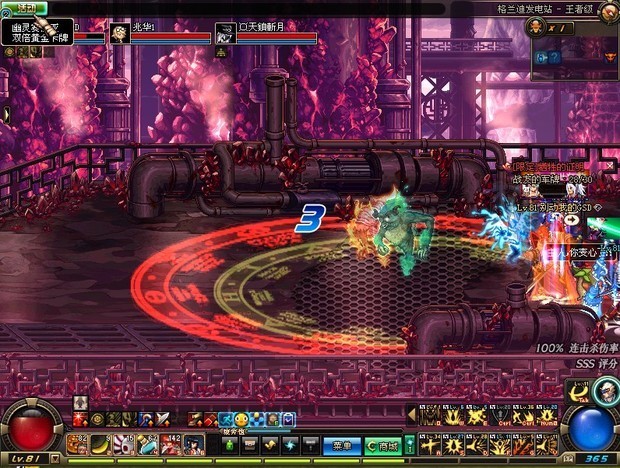Click the round character avatar above the mana orb
Image resolution: width=620 pixels, height=468 pixels.
click(606, 392)
